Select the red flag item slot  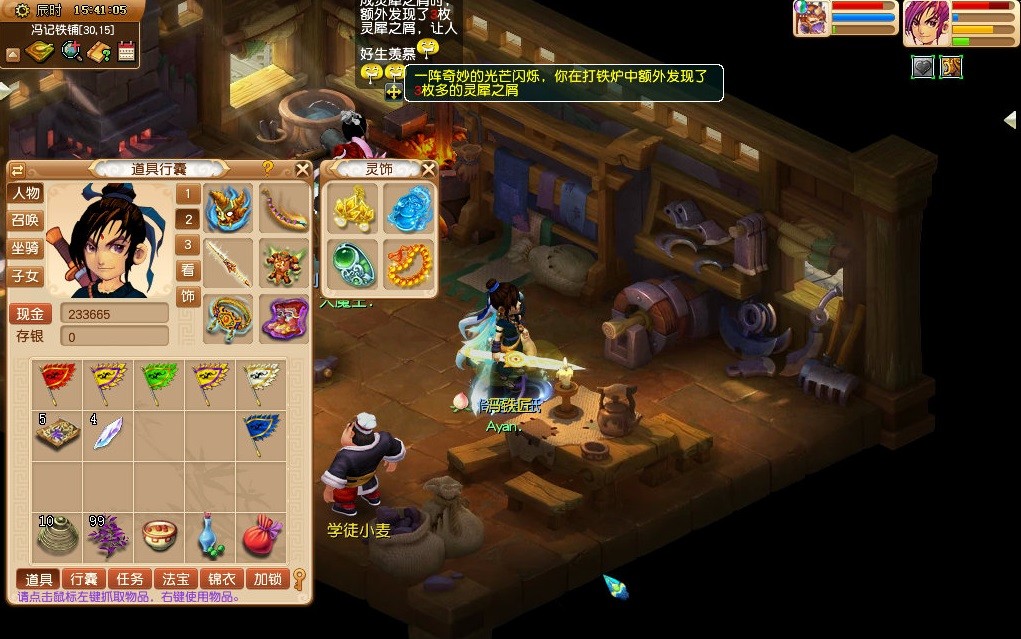[x=57, y=382]
